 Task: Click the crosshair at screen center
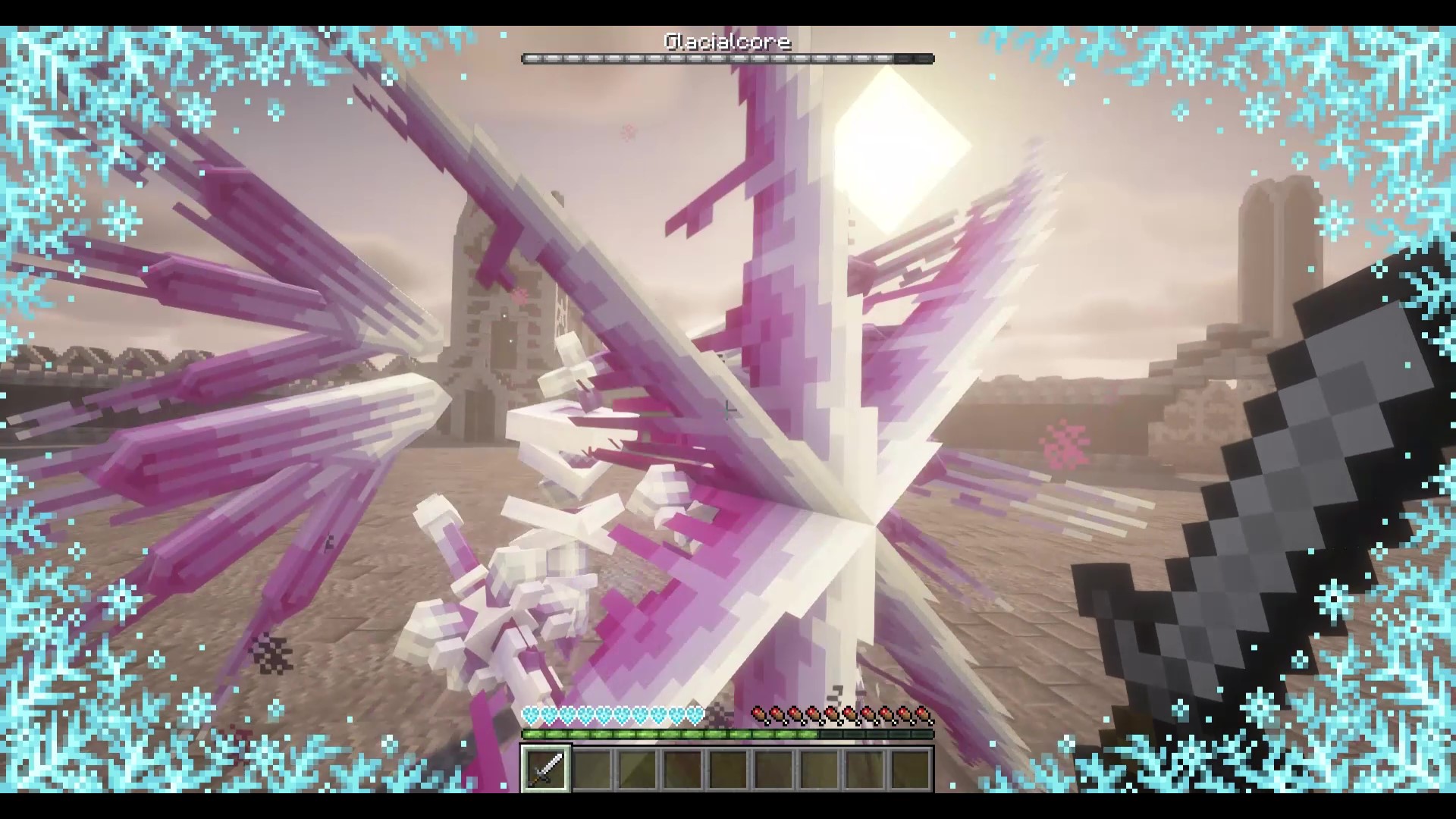pos(728,409)
